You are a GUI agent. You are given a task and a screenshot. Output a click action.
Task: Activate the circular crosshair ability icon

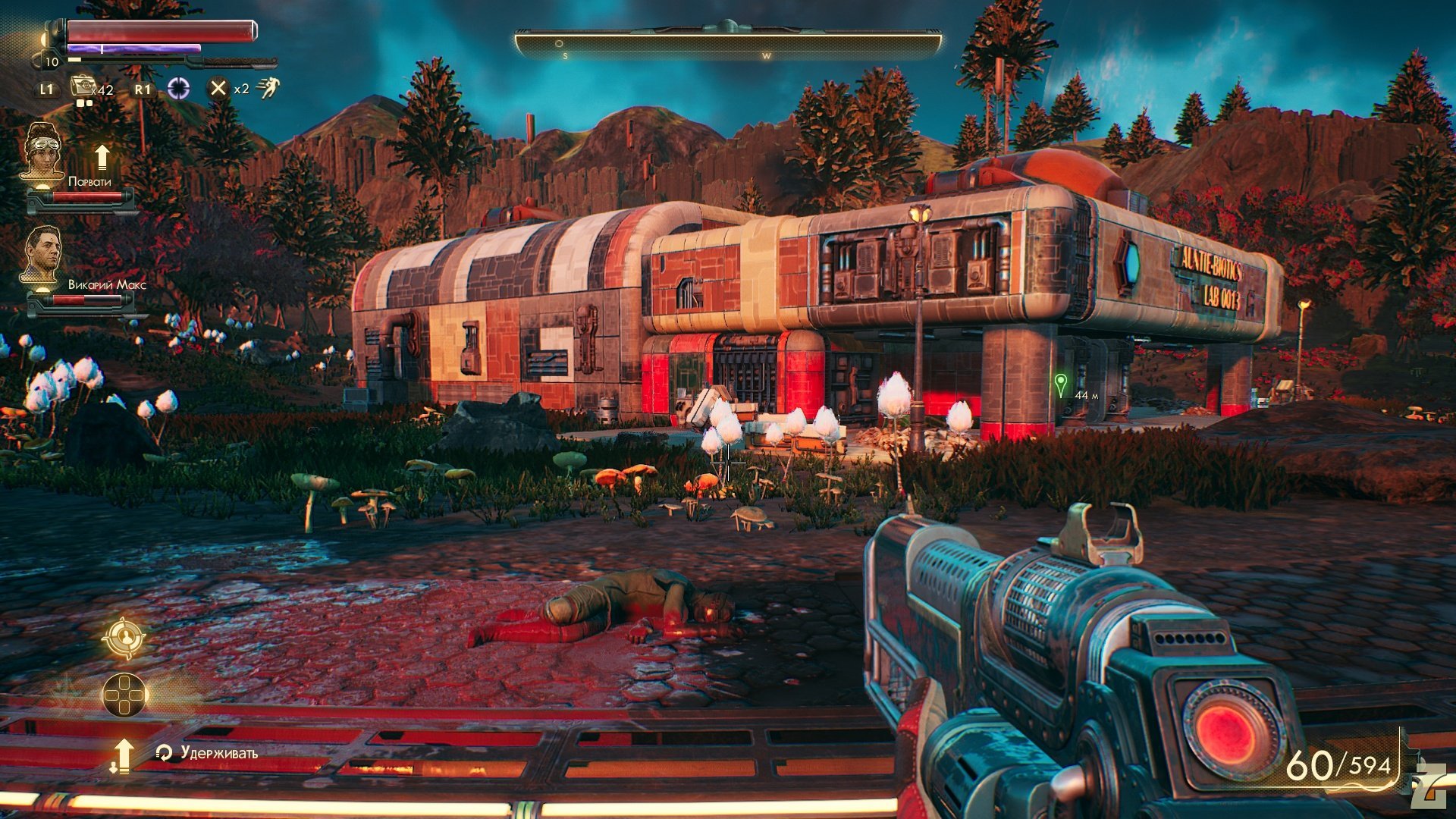coord(178,89)
